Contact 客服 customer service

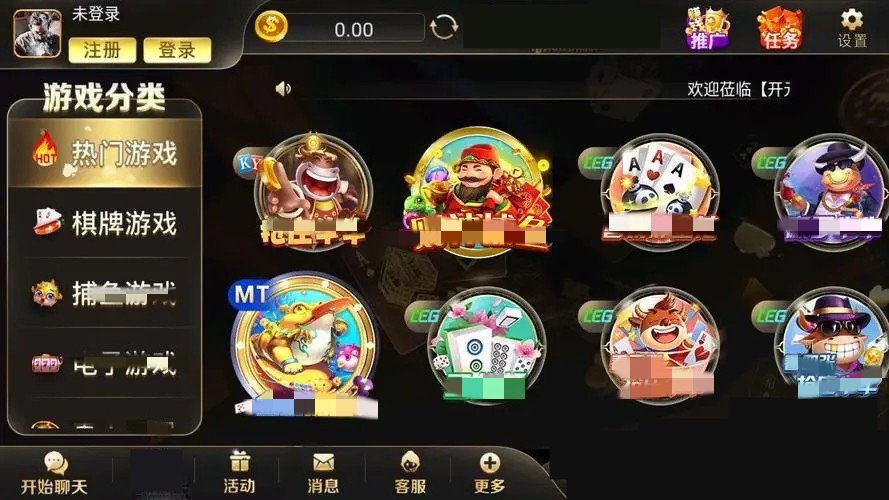409,473
